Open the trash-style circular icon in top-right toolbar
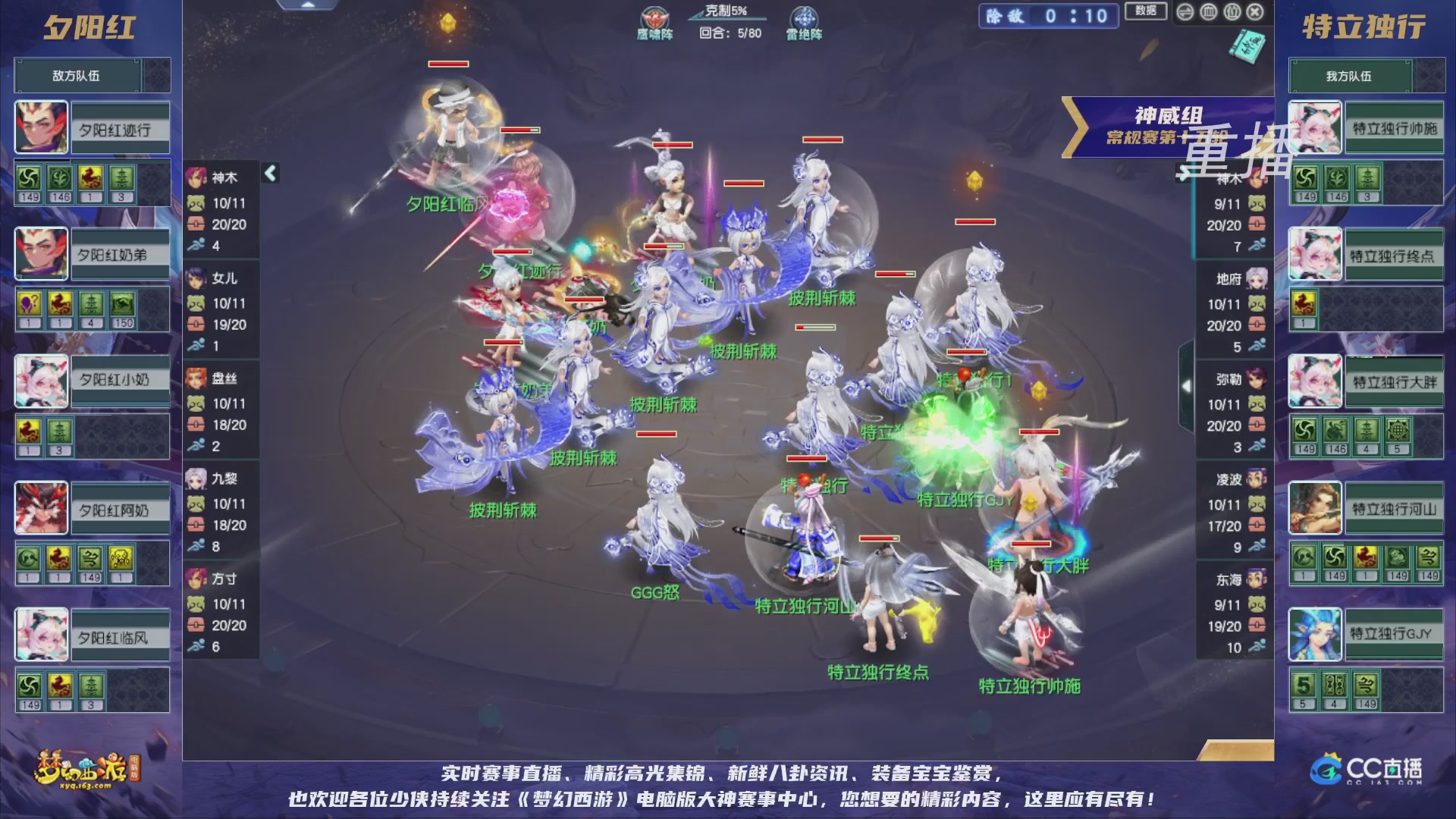 point(1209,13)
